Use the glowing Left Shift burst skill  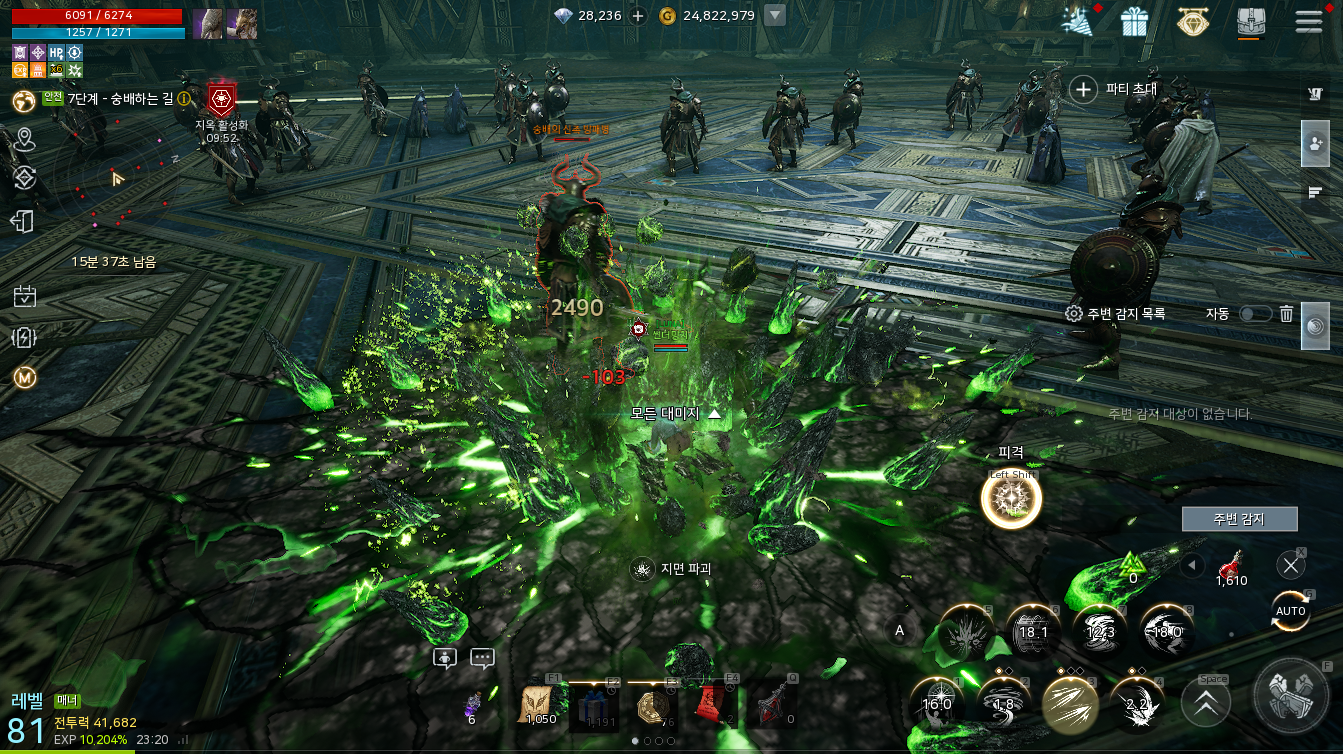point(1011,500)
